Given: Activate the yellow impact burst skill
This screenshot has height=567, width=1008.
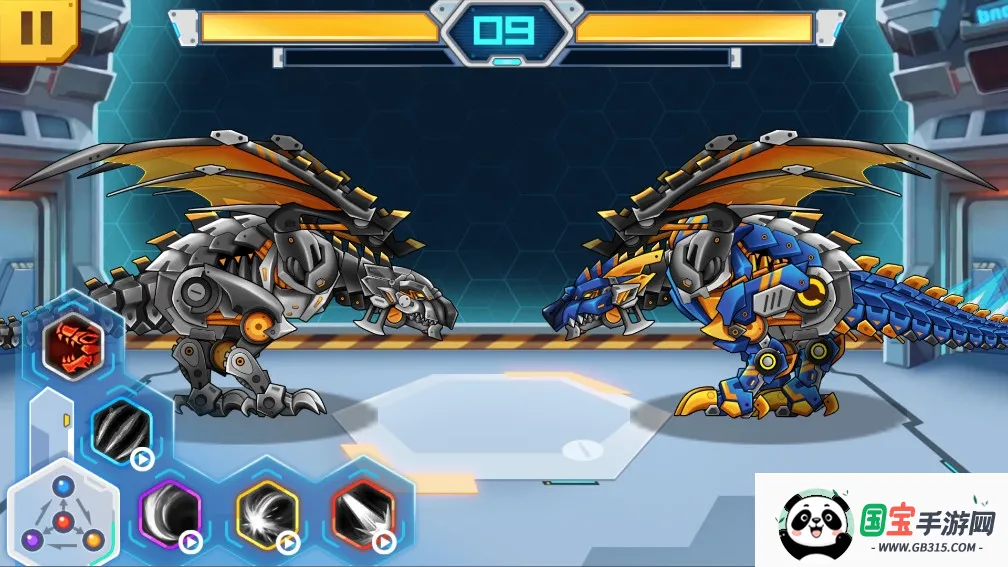Looking at the screenshot, I should [x=266, y=514].
